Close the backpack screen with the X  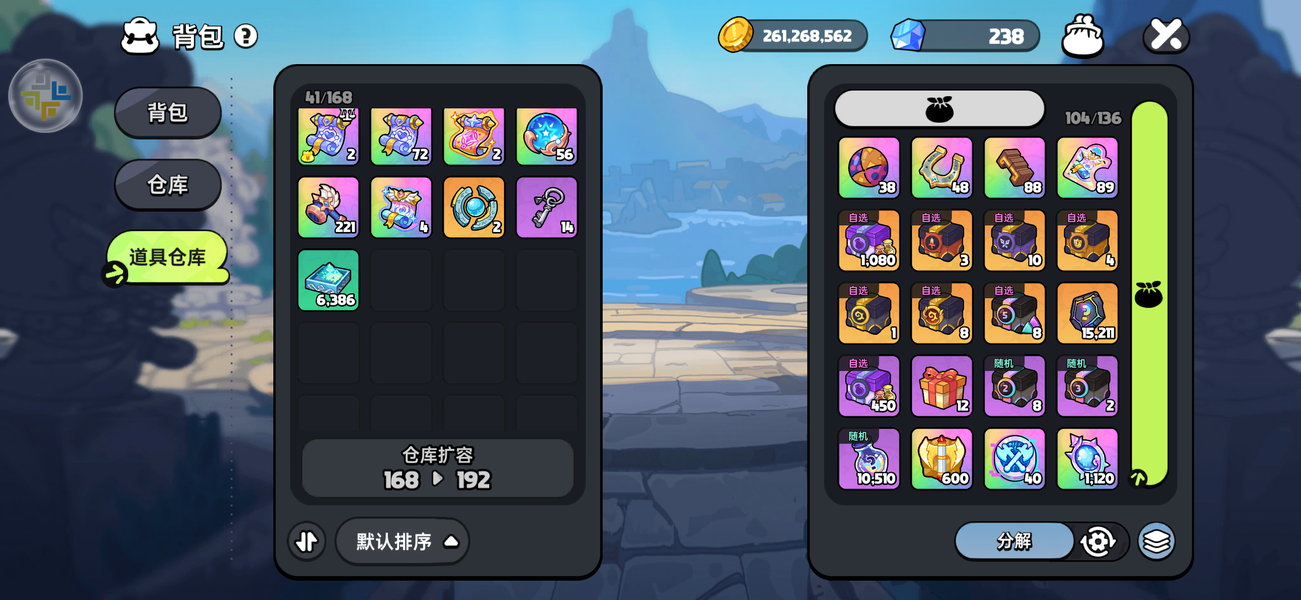click(x=1166, y=35)
